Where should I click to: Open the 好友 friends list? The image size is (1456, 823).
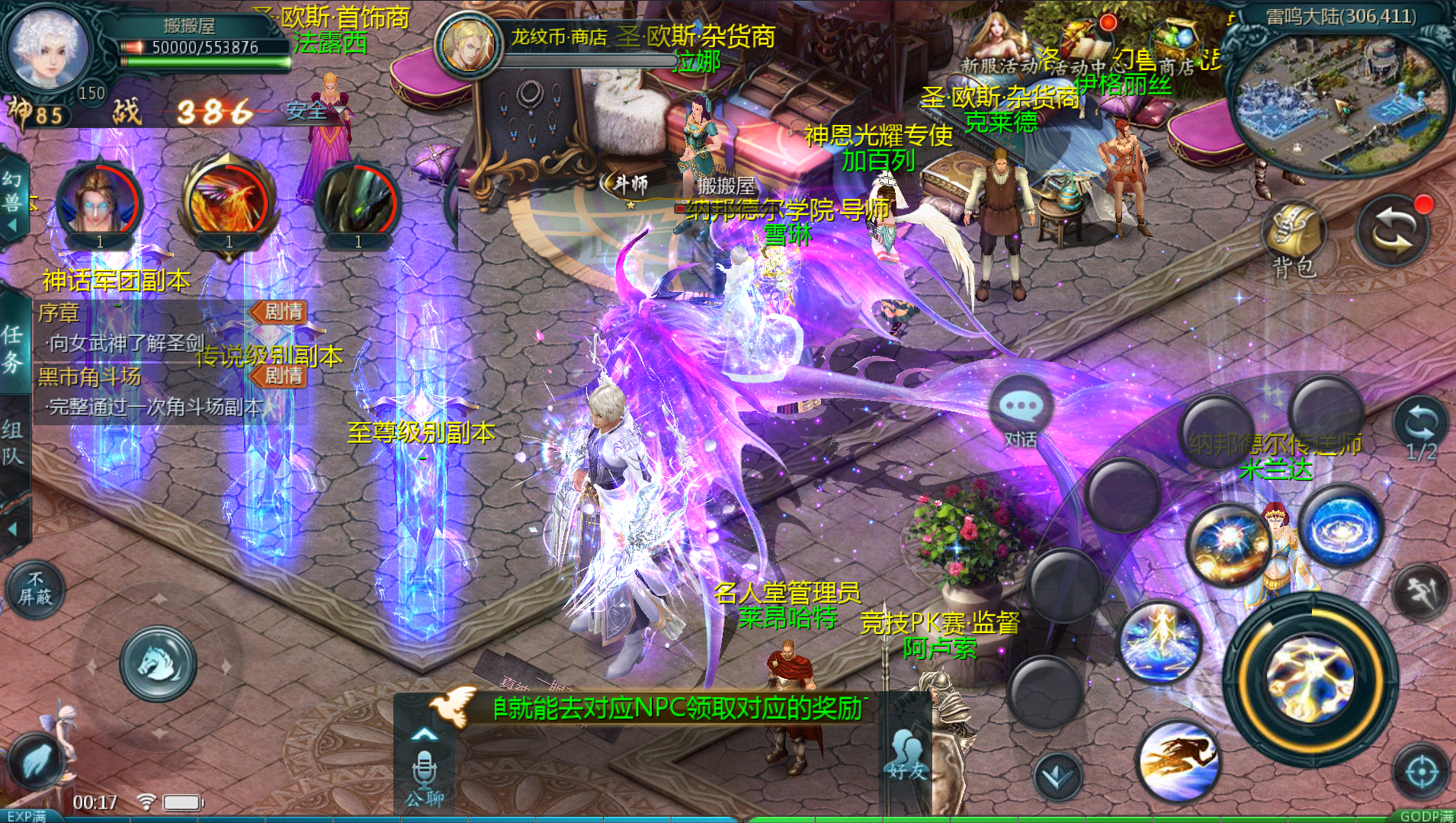[906, 758]
